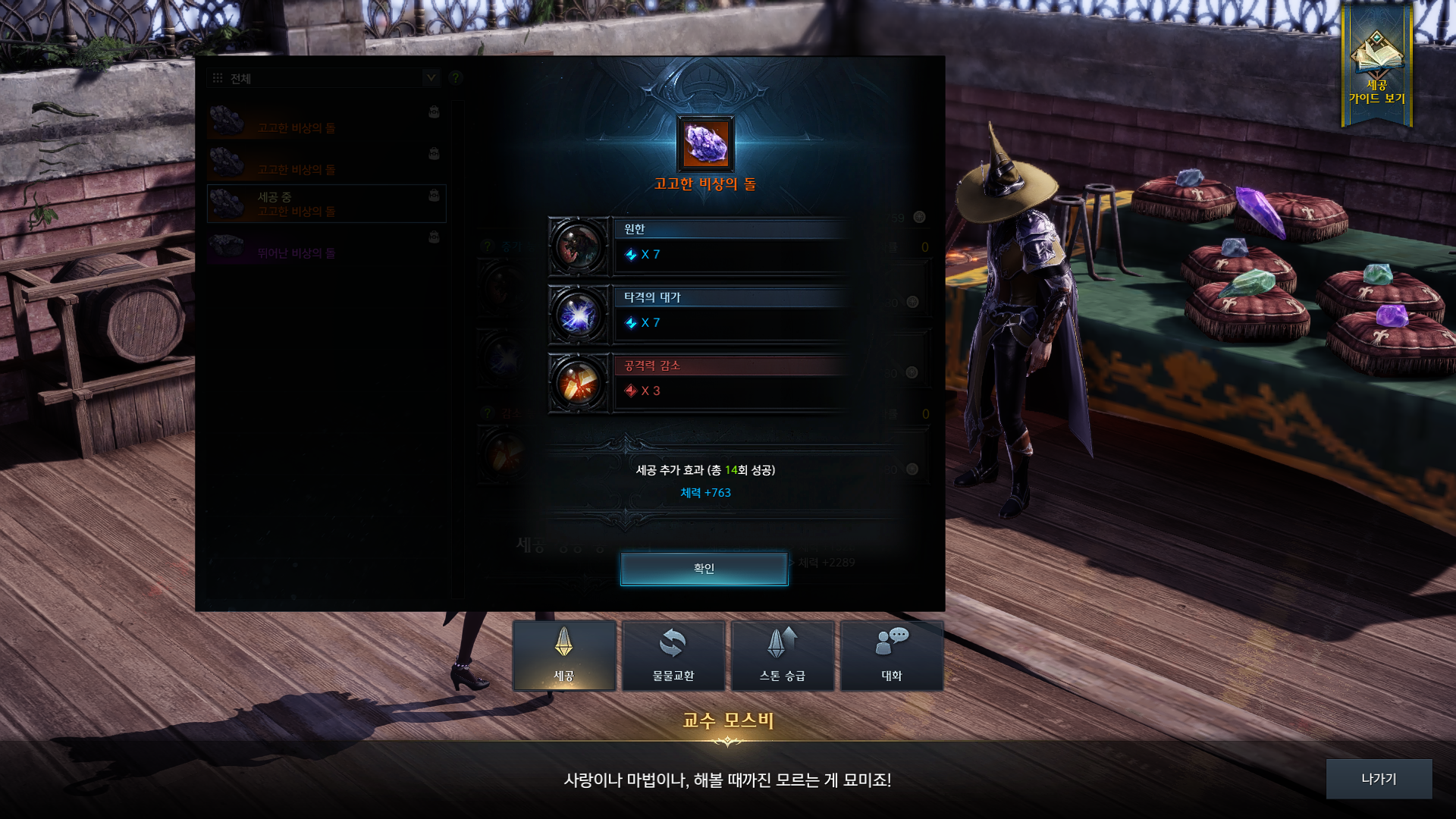Confirm the faceting result with 확인
The height and width of the screenshot is (819, 1456).
click(704, 569)
